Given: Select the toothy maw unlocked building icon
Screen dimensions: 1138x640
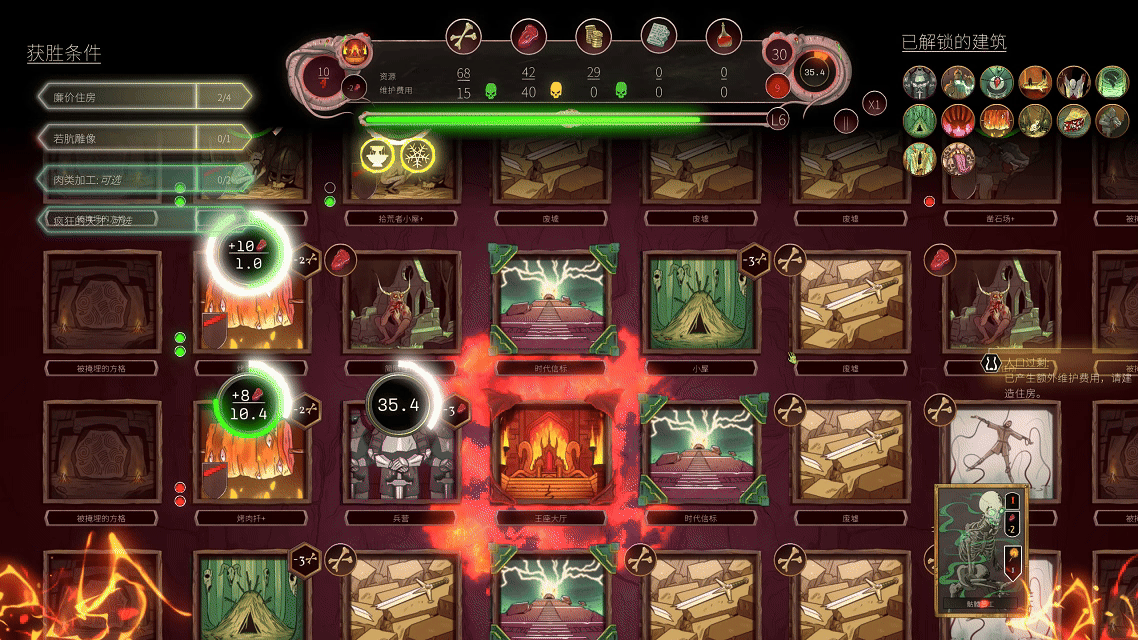Looking at the screenshot, I should pyautogui.click(x=959, y=158).
